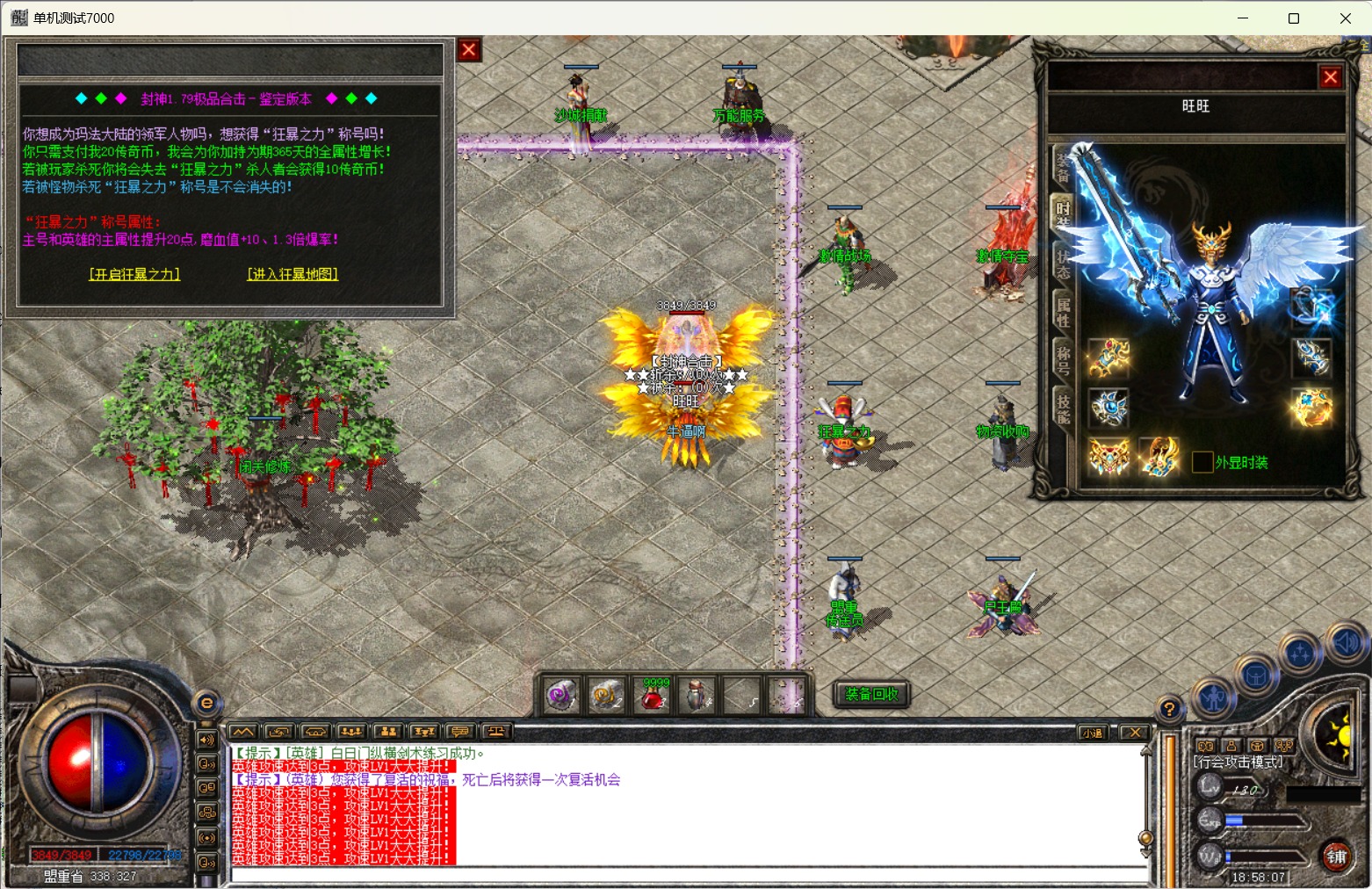Toggle the speaker sound button

click(1346, 642)
